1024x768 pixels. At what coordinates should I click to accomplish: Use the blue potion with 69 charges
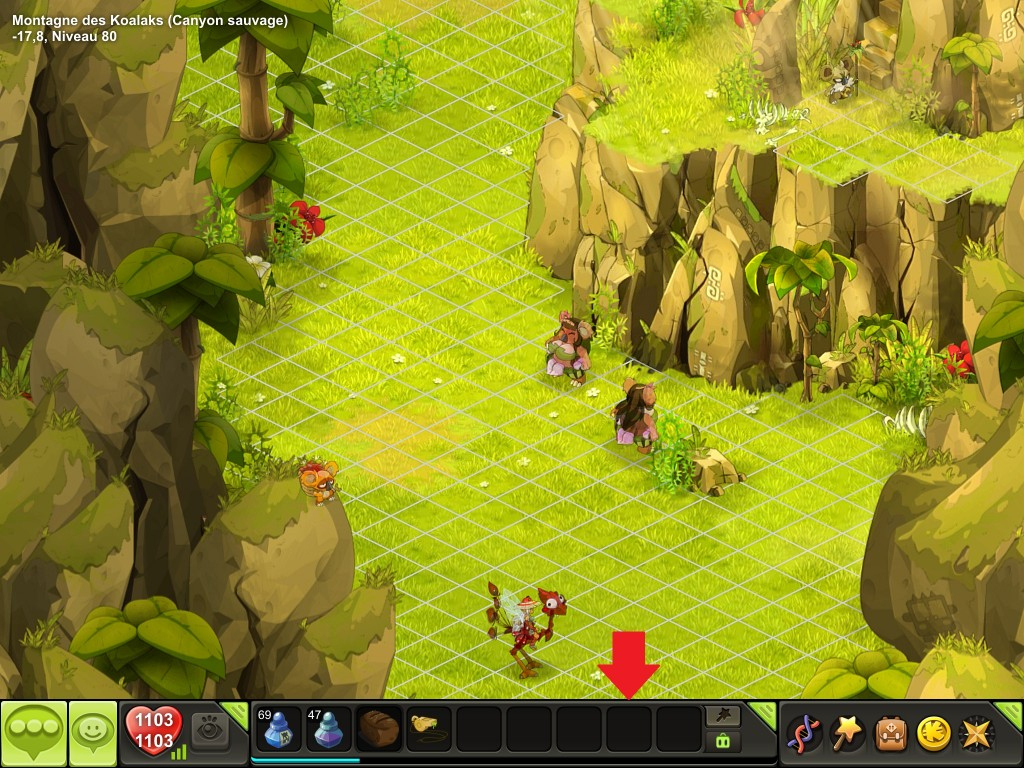tap(279, 729)
